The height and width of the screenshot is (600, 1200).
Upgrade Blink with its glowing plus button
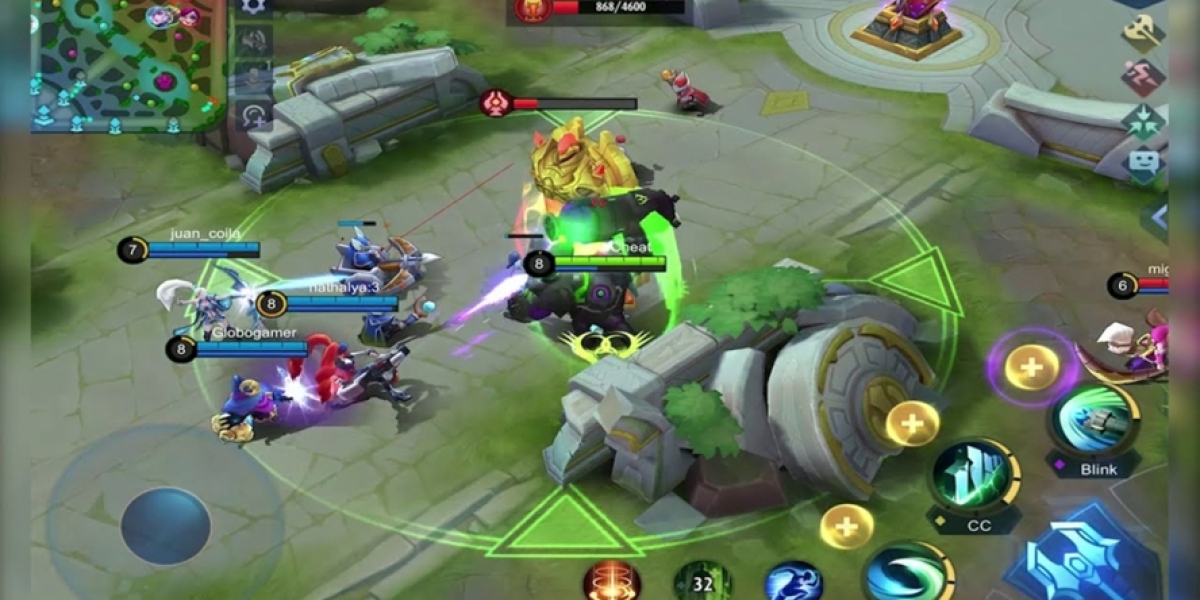[x=1032, y=367]
